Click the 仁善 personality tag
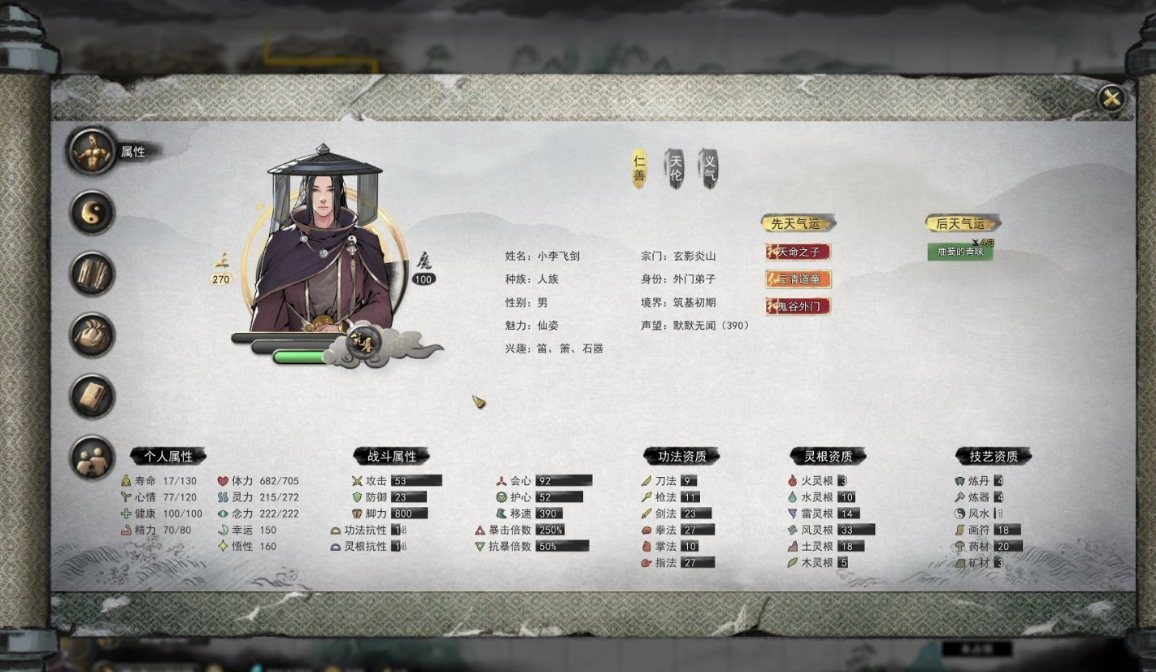This screenshot has height=672, width=1156. pyautogui.click(x=640, y=169)
